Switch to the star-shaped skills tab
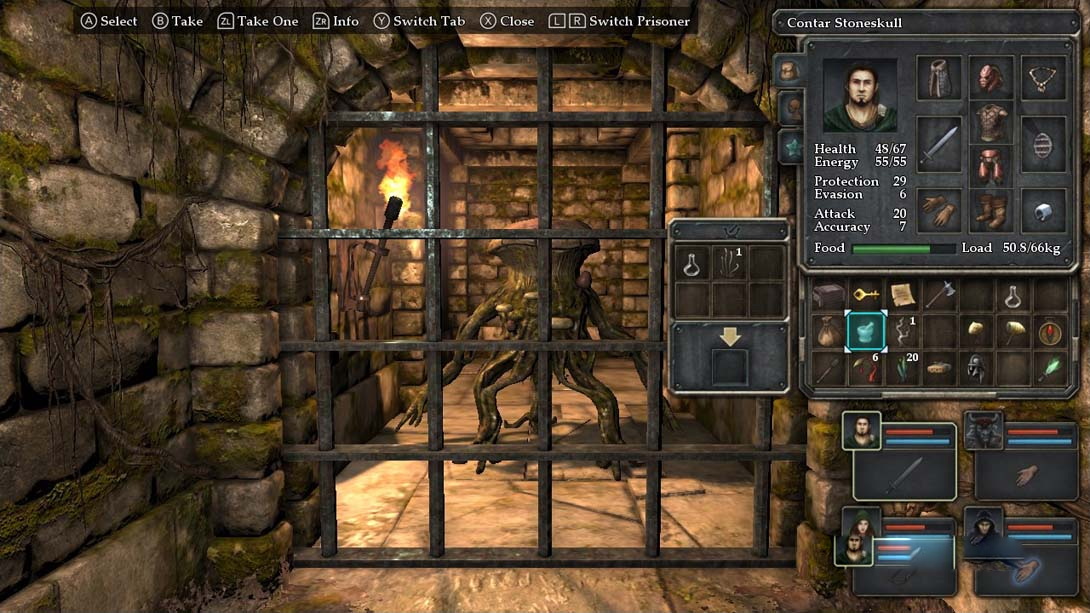The width and height of the screenshot is (1090, 613). pos(789,147)
